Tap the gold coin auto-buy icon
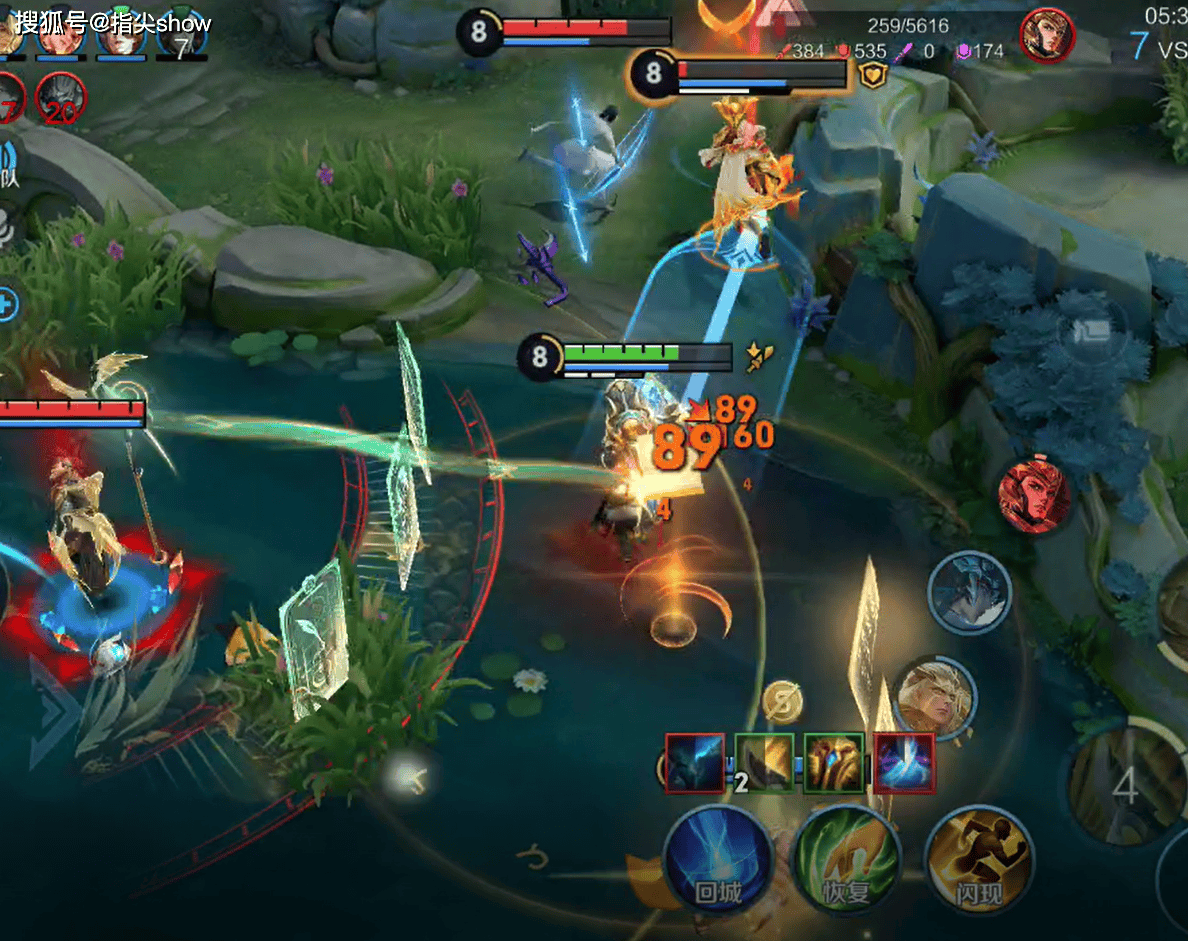The width and height of the screenshot is (1188, 941). [x=782, y=702]
